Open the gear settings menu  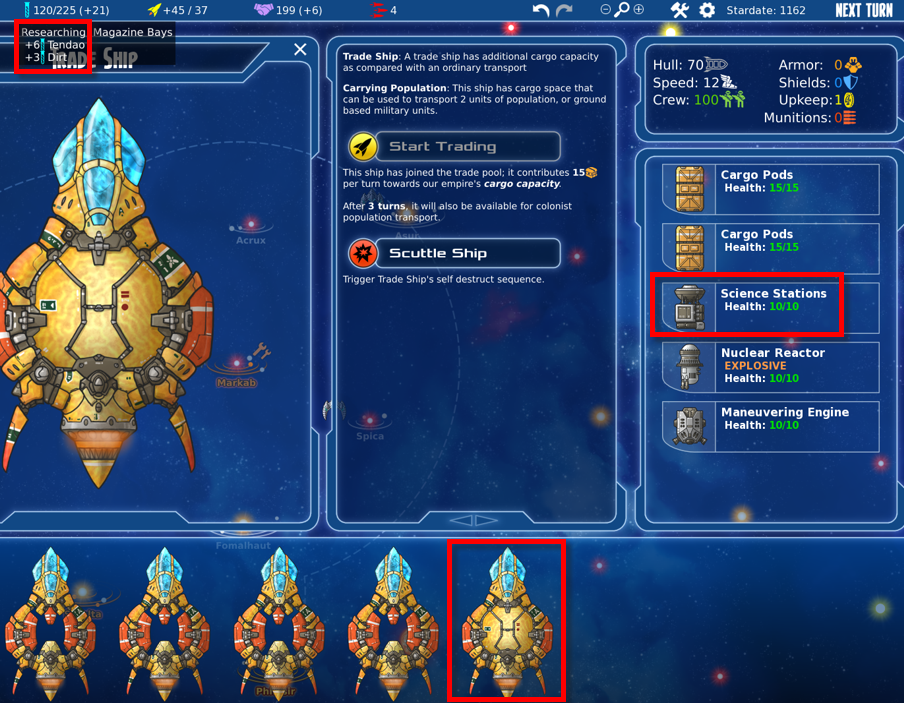point(707,10)
